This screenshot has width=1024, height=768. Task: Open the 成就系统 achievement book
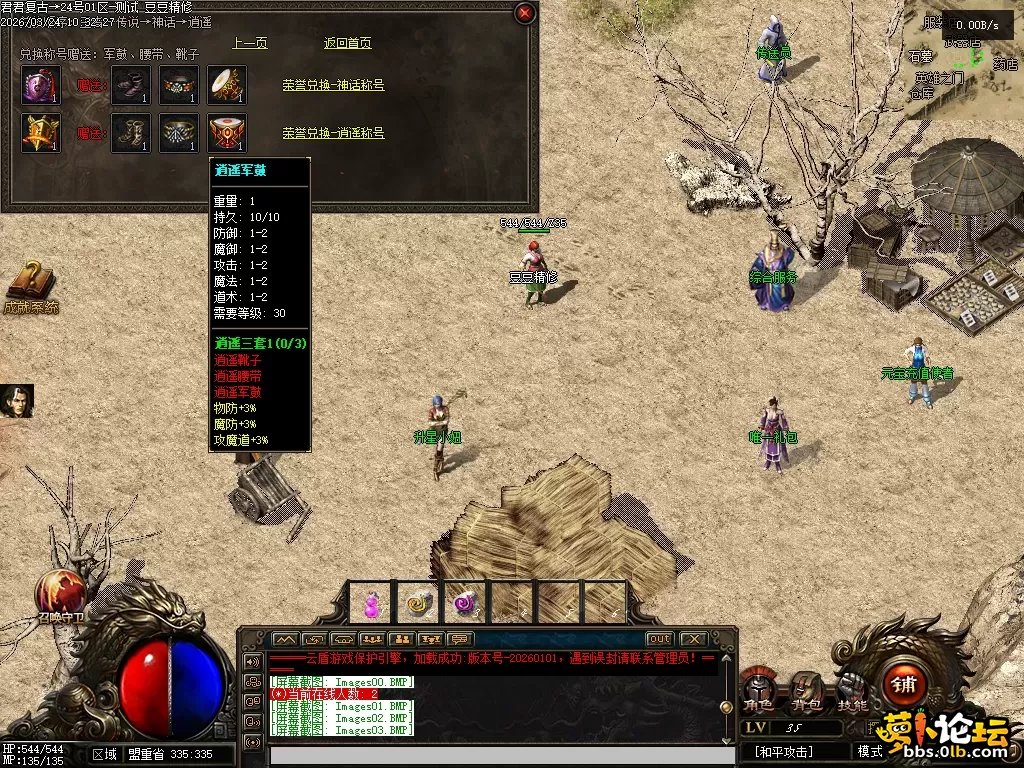pyautogui.click(x=31, y=284)
